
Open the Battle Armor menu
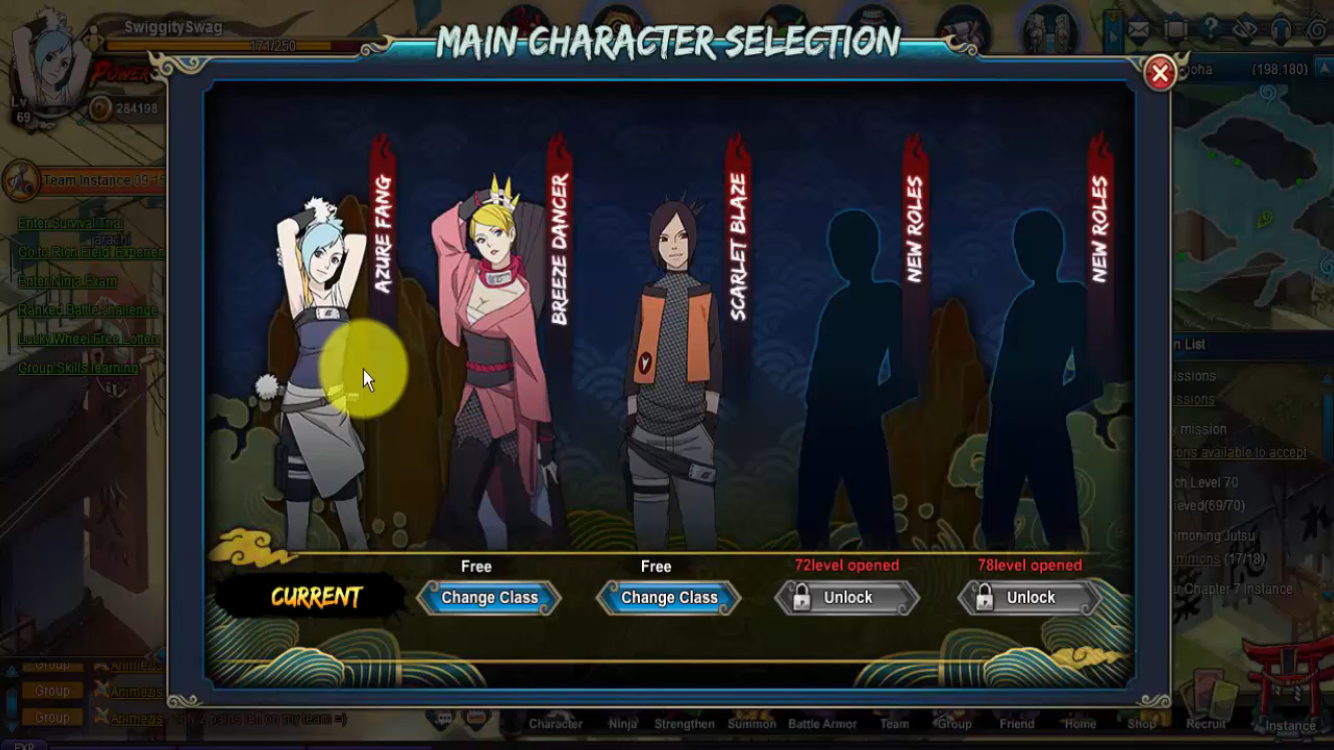tap(822, 723)
